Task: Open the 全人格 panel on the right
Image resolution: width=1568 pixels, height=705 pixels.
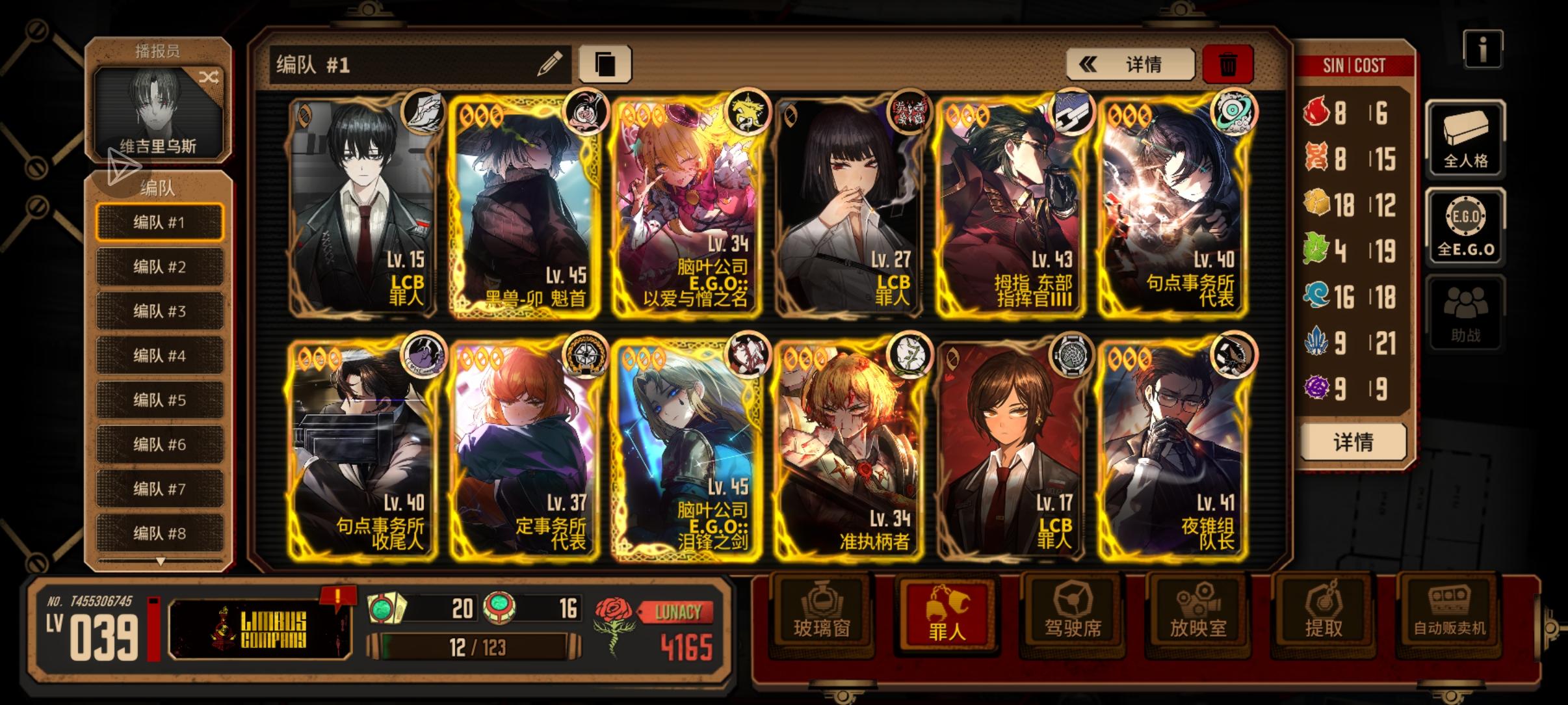Action: click(1467, 140)
